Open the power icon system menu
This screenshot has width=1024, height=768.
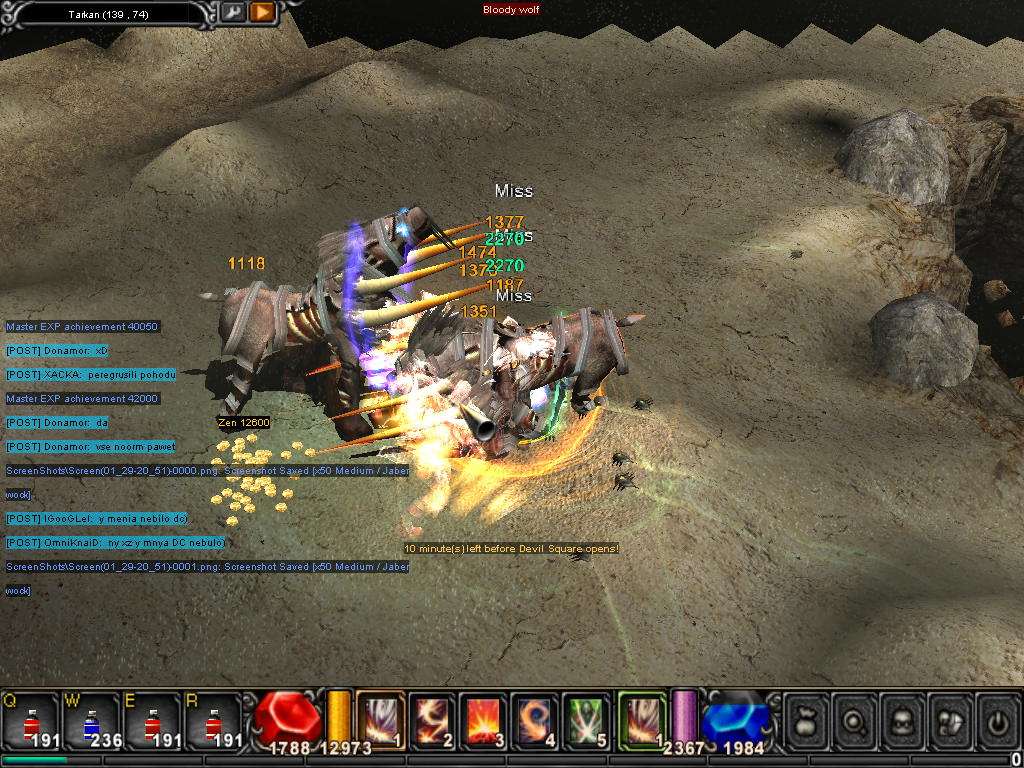coord(998,718)
